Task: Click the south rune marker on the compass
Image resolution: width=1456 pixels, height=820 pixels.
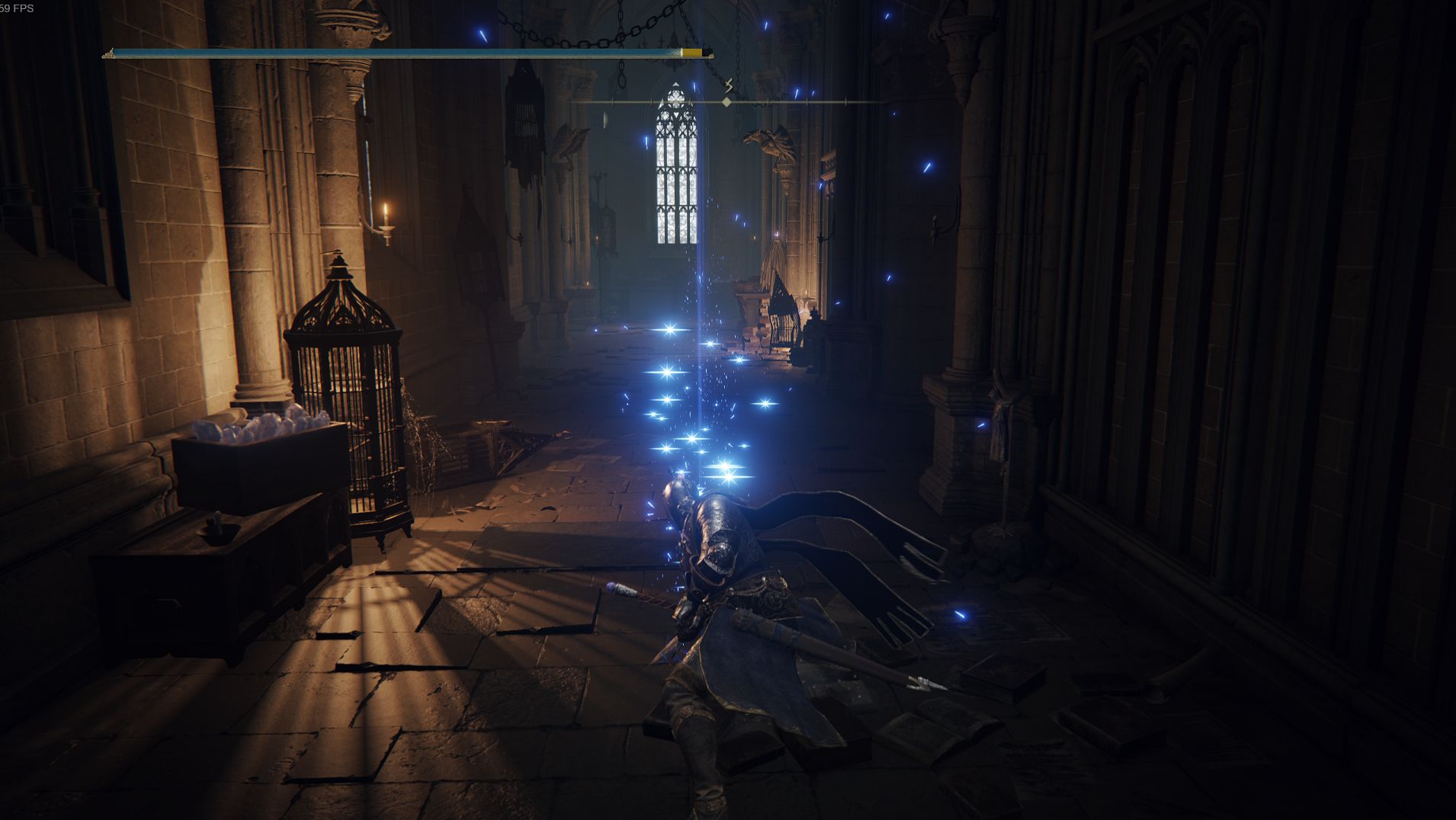Action: pos(729,85)
